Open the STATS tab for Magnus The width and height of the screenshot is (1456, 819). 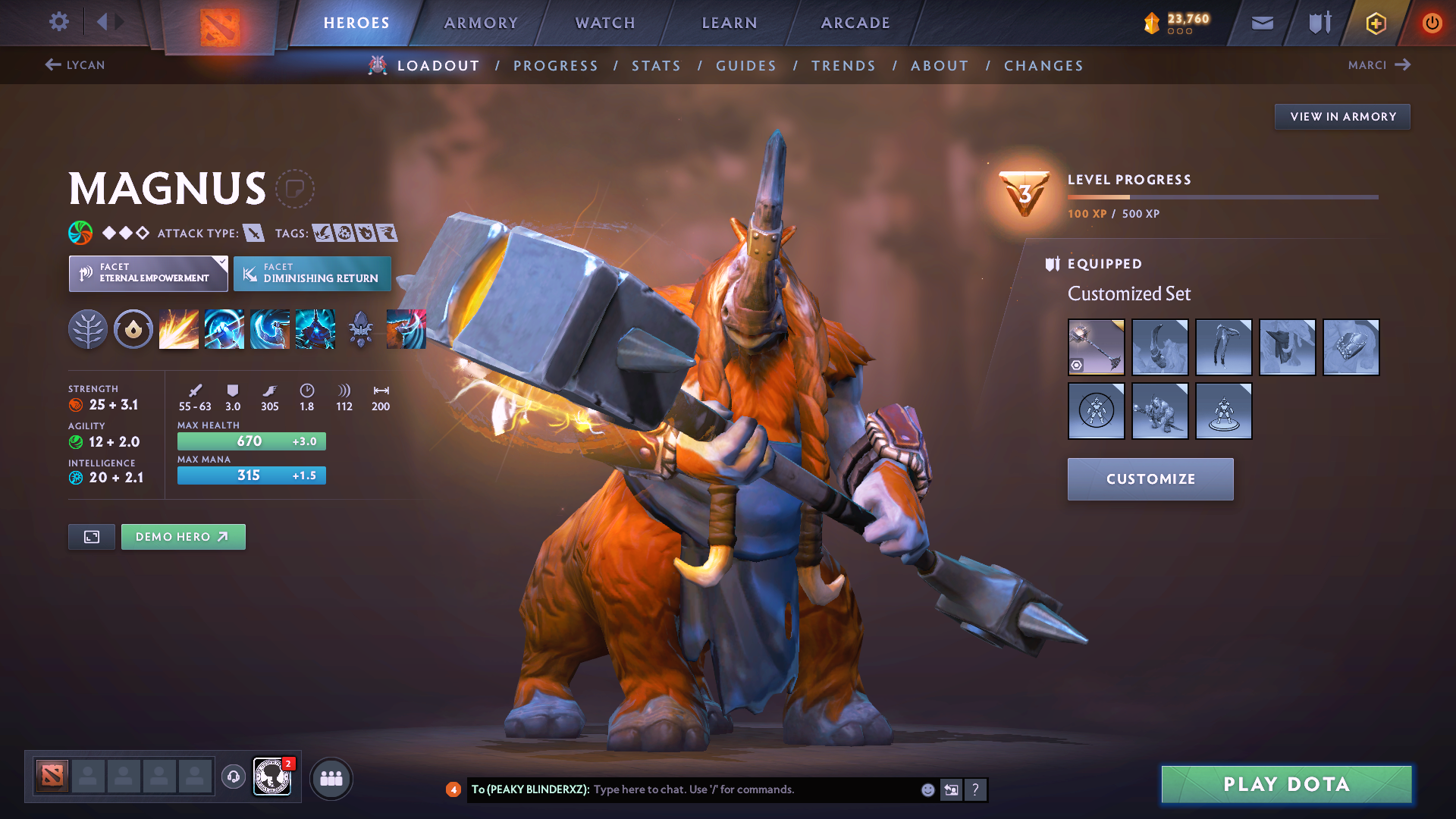(x=657, y=65)
